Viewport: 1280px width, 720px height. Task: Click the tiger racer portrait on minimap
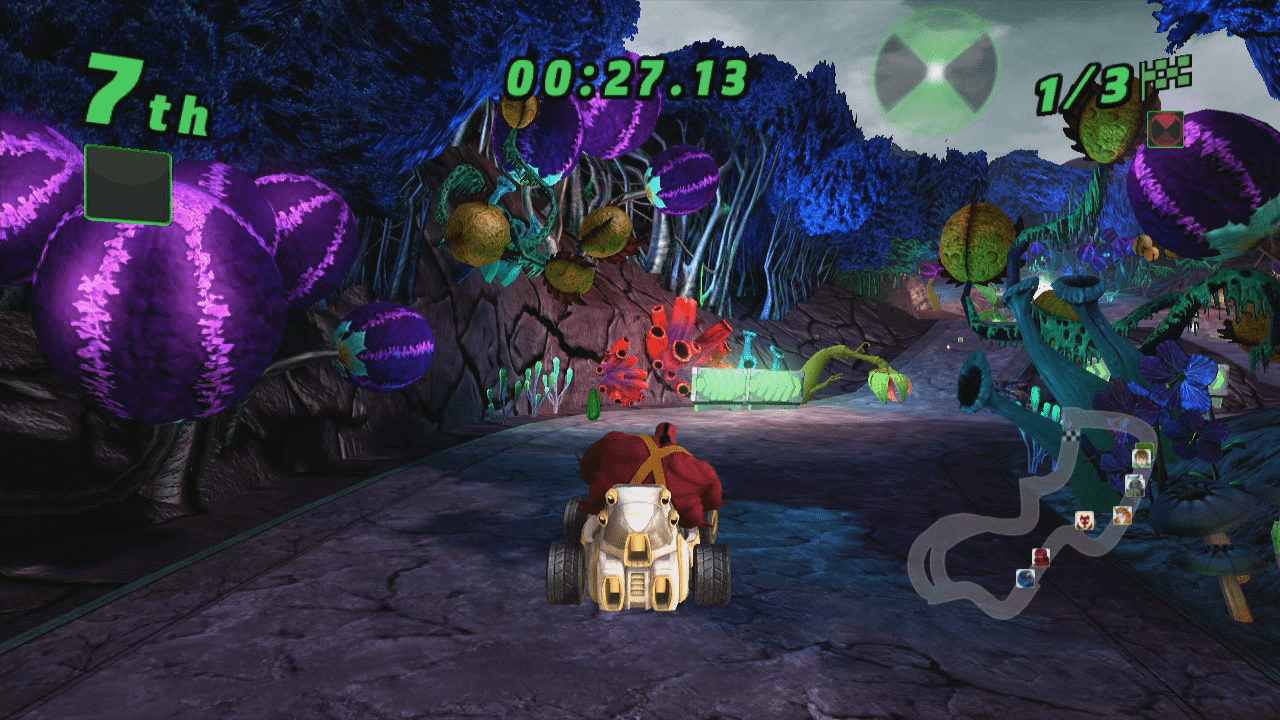[1122, 517]
